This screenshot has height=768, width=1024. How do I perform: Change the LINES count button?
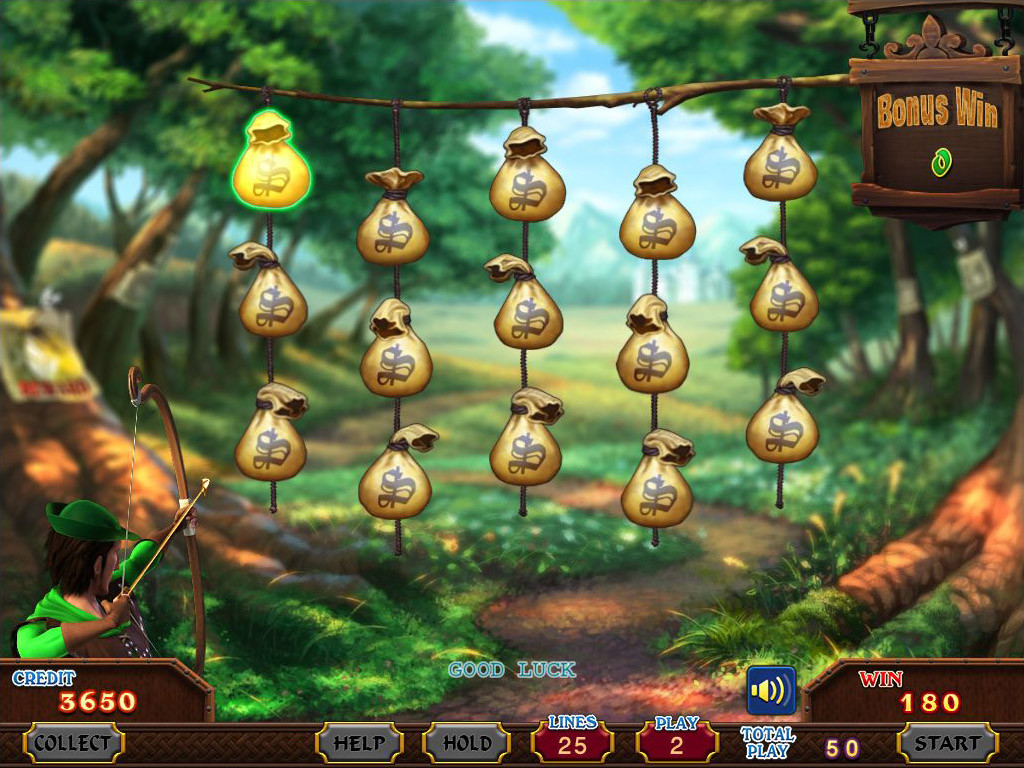[572, 743]
